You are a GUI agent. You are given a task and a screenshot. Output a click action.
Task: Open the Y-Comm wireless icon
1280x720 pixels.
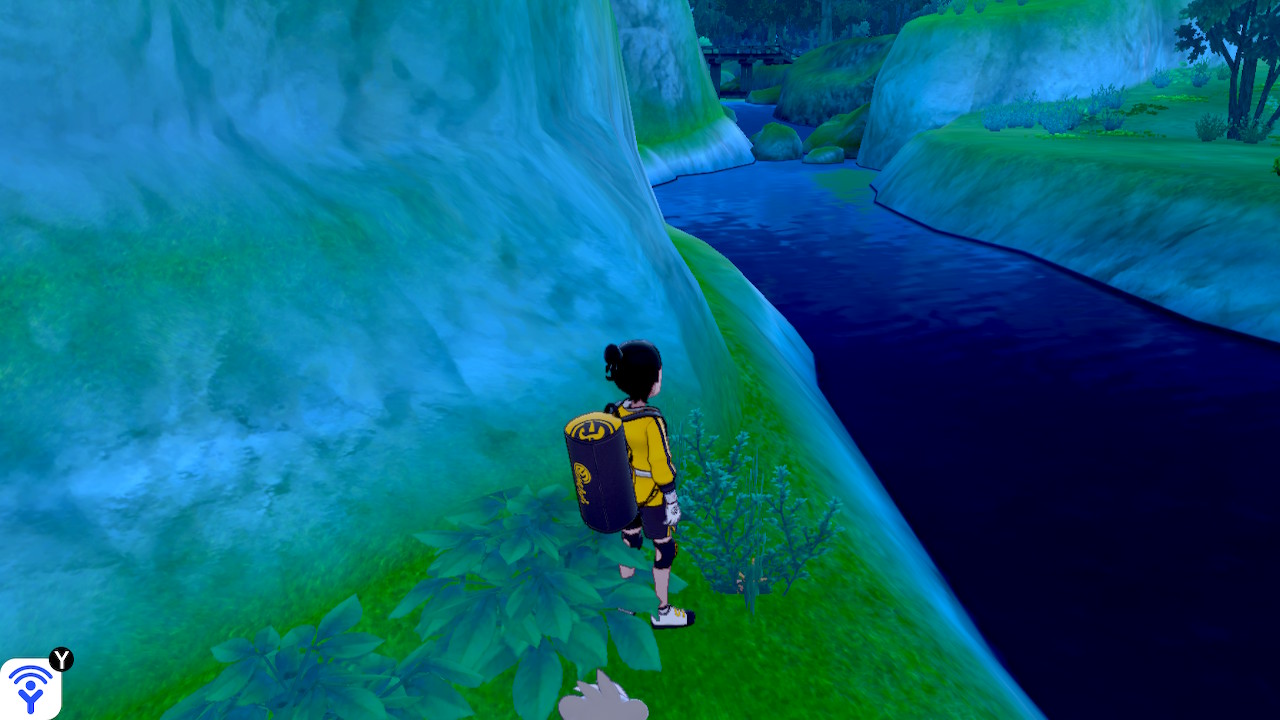point(30,688)
